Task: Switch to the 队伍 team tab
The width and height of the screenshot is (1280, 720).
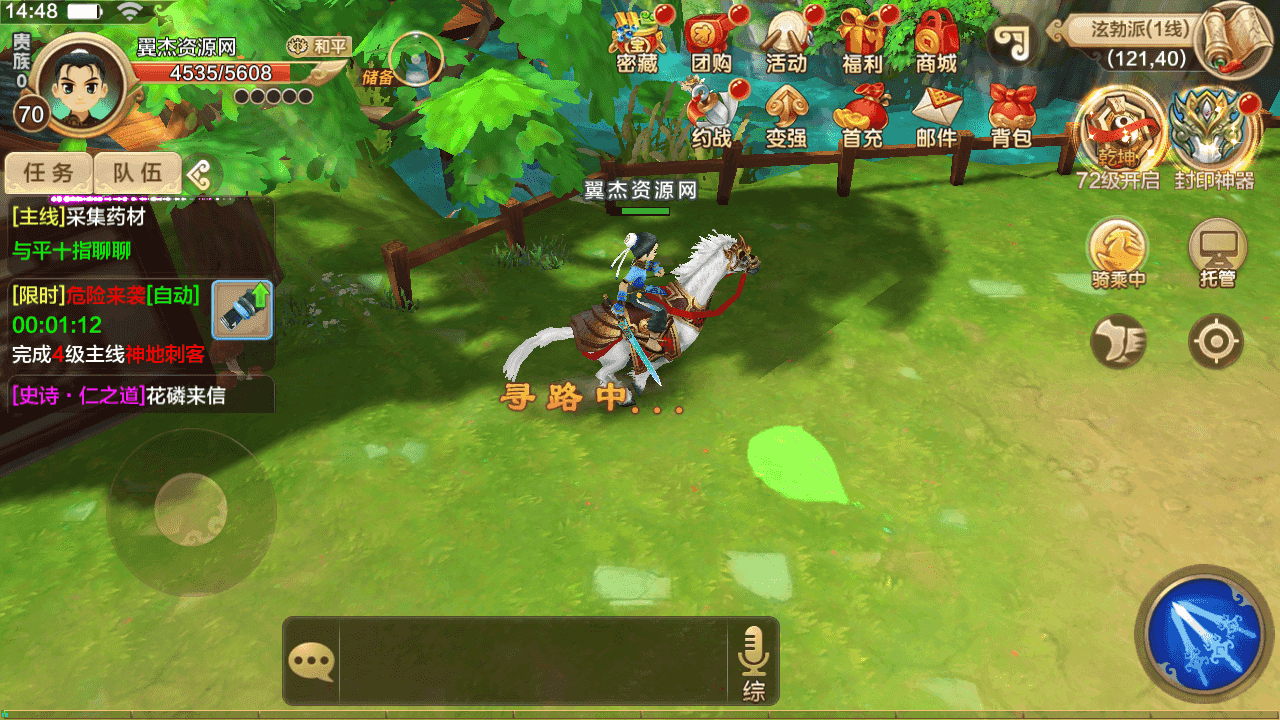Action: click(x=137, y=173)
